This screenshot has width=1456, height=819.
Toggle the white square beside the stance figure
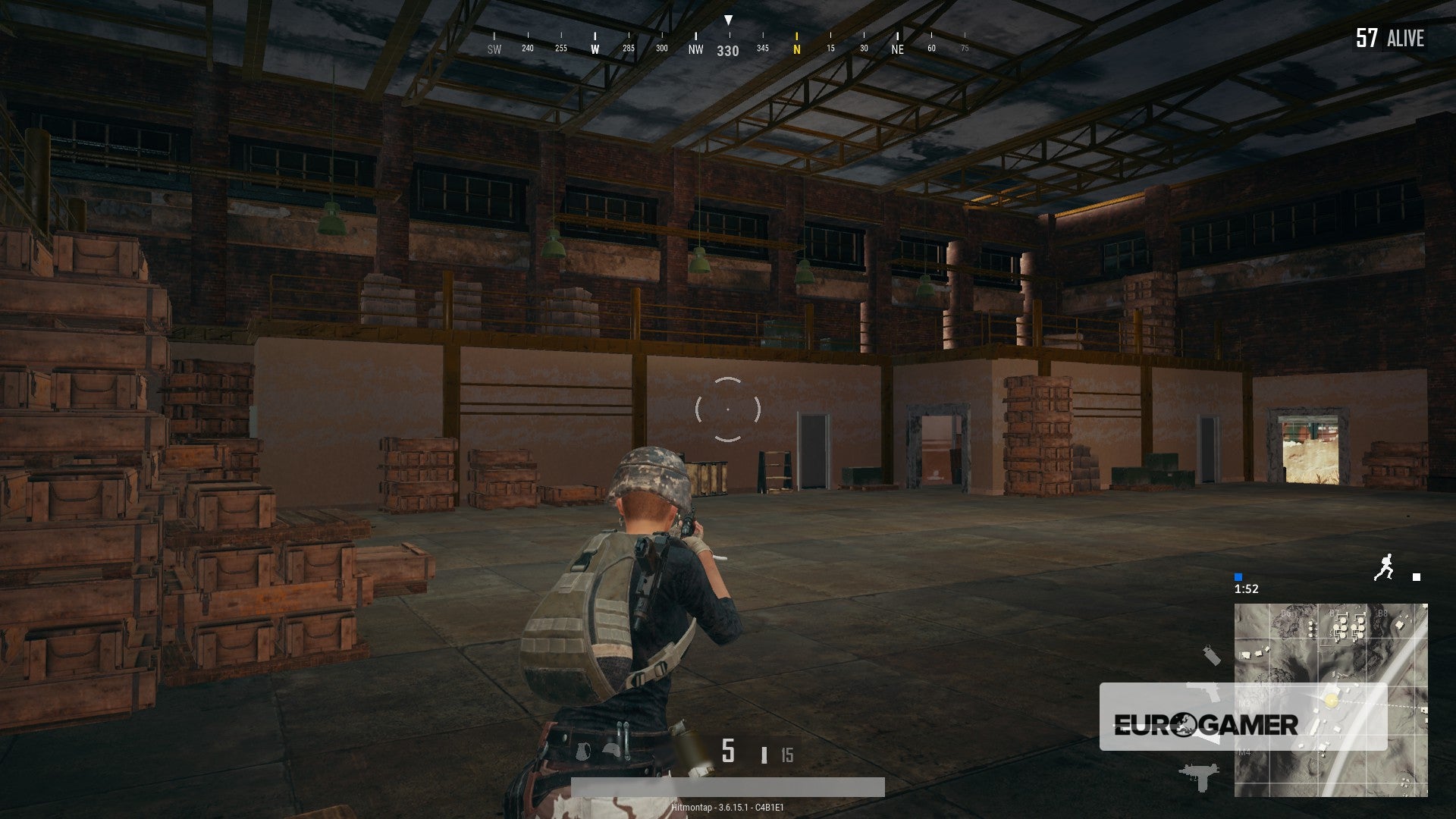pos(1416,578)
